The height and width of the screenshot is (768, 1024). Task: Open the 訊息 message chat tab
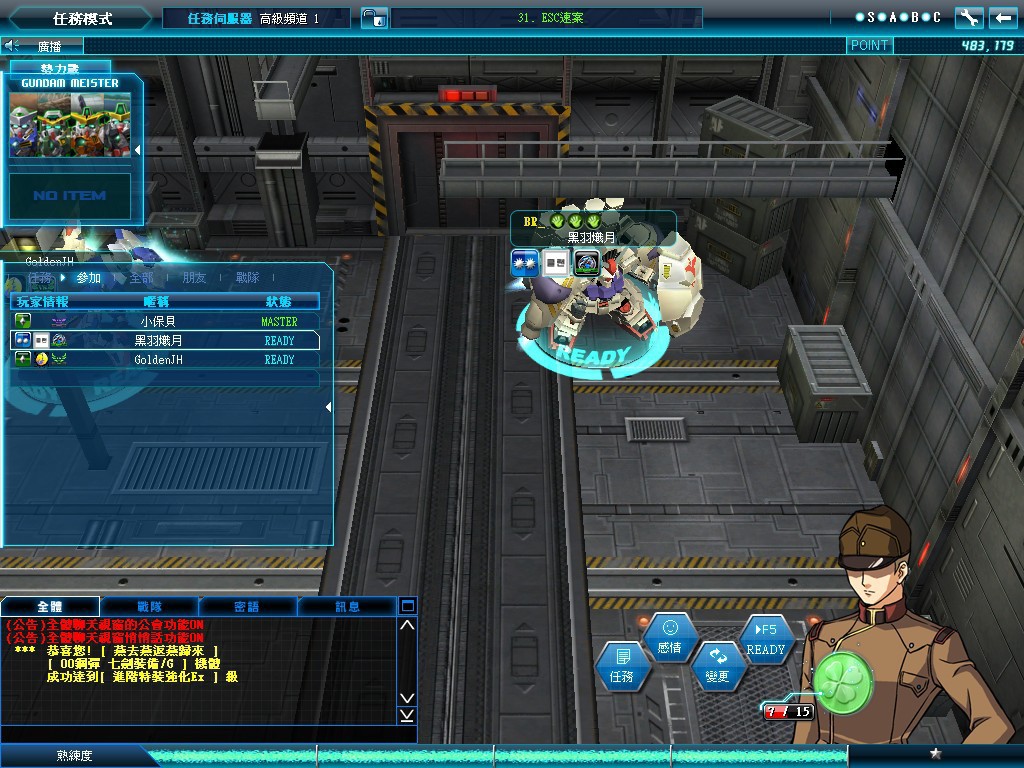(347, 606)
